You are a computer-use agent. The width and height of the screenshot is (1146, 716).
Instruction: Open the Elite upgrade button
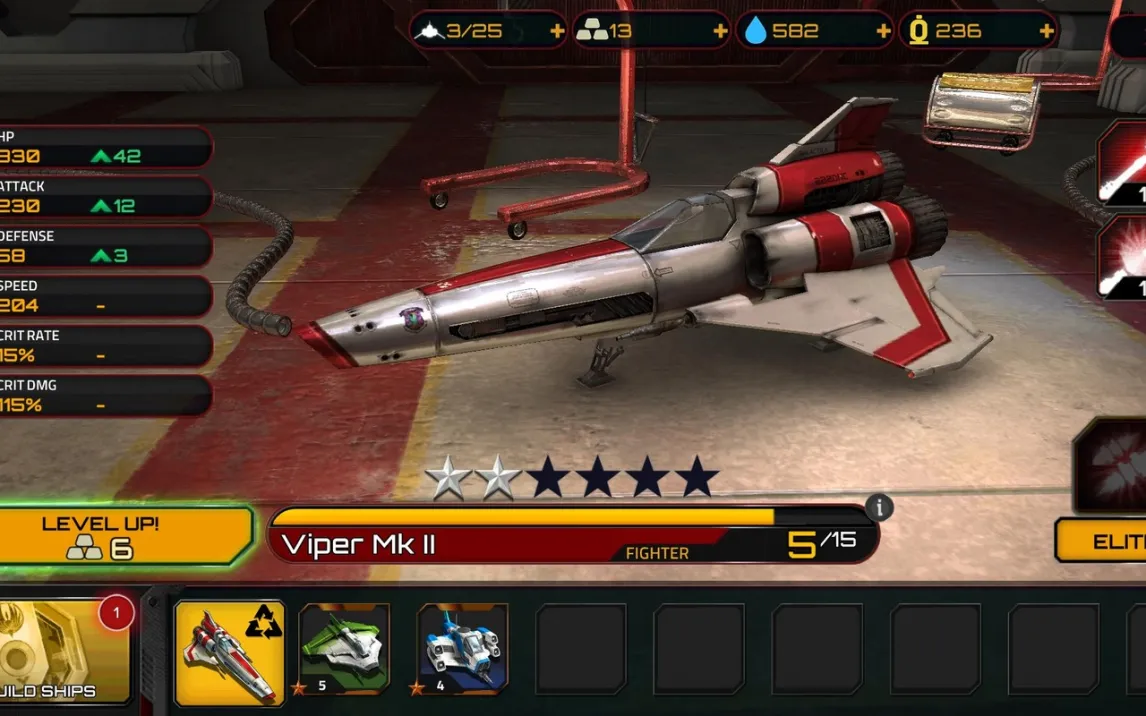(x=1103, y=541)
